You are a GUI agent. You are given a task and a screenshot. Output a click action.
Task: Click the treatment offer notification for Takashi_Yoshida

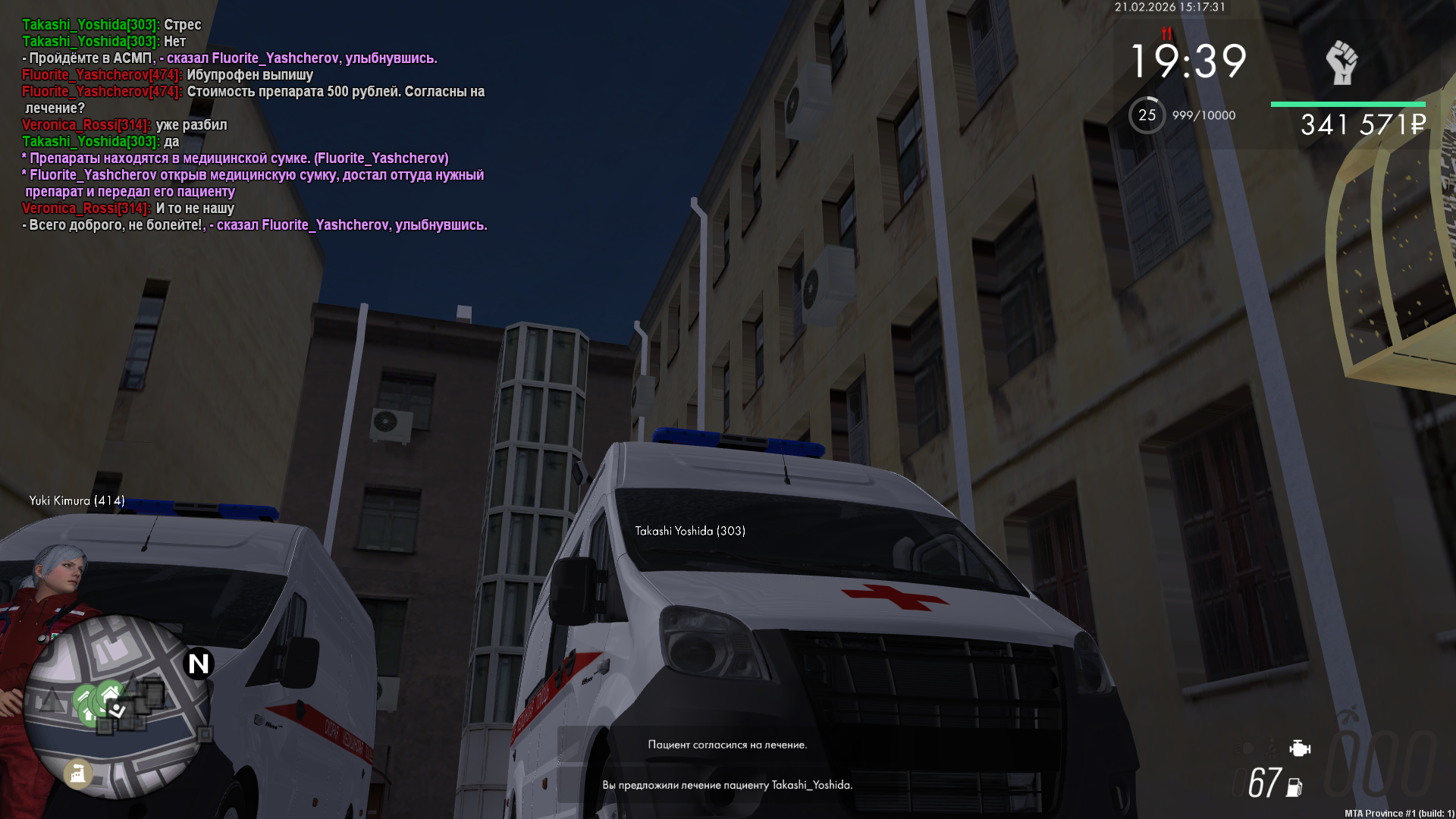pyautogui.click(x=727, y=785)
